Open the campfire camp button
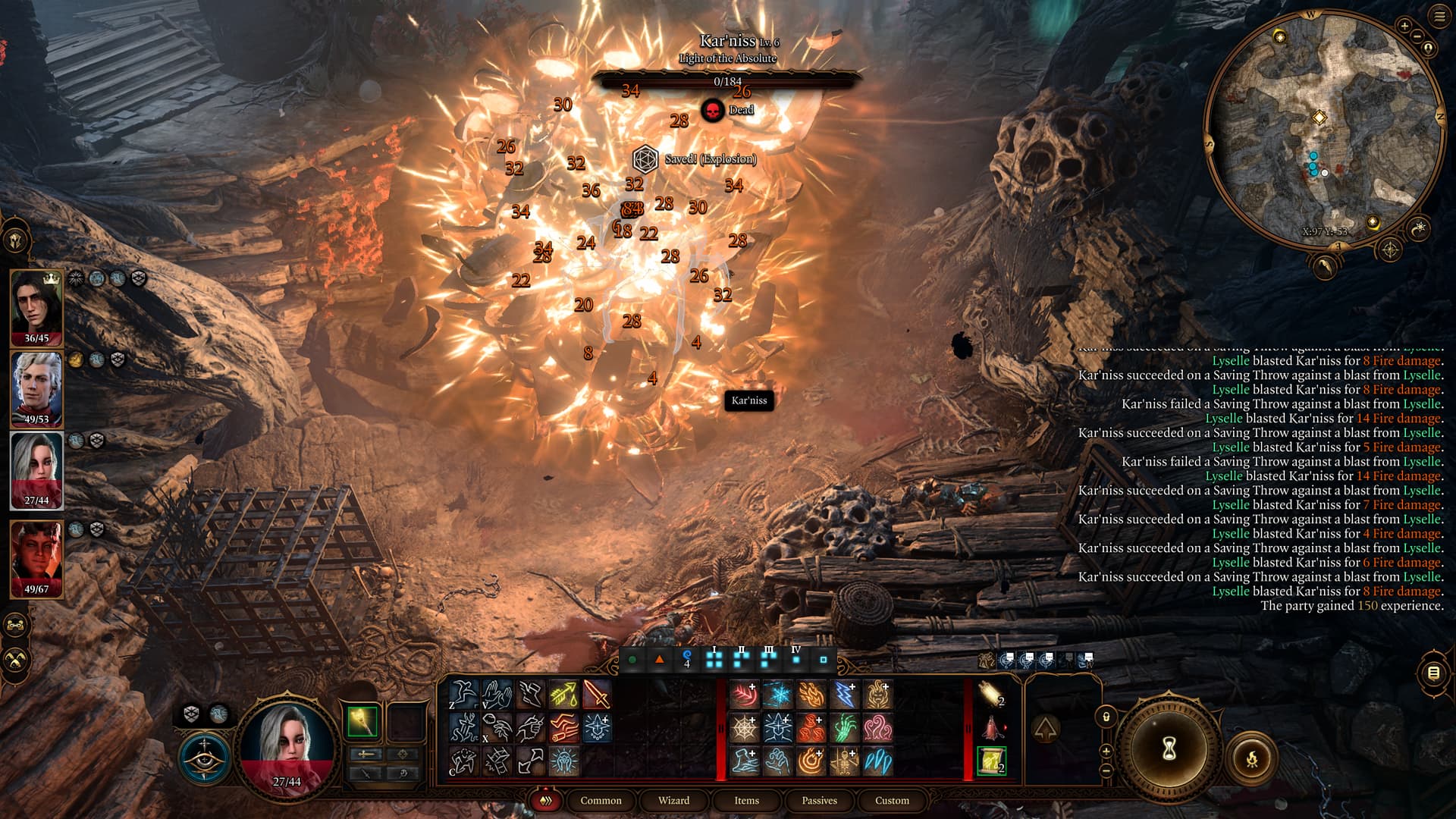Image resolution: width=1456 pixels, height=819 pixels. [1252, 758]
